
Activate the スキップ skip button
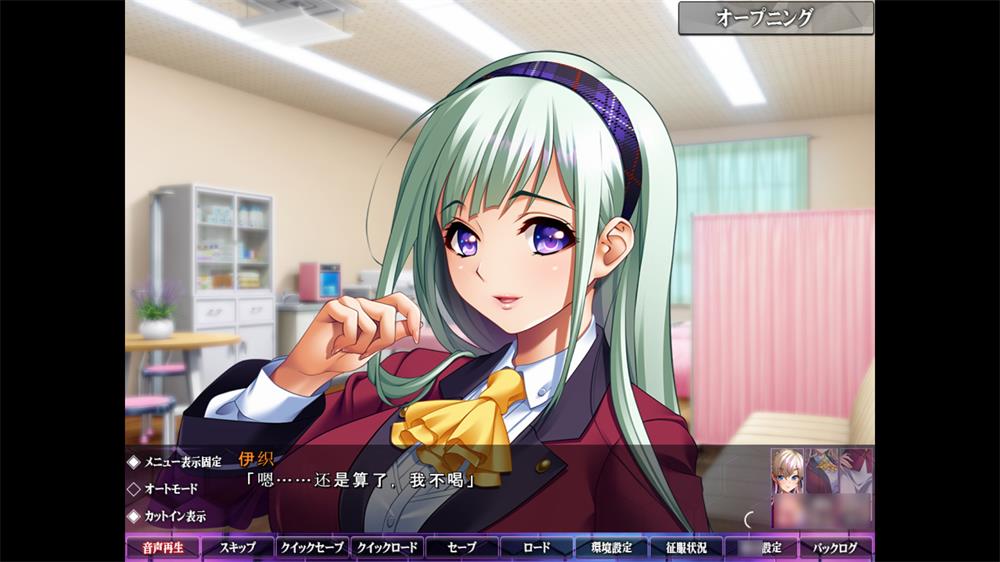[x=237, y=547]
